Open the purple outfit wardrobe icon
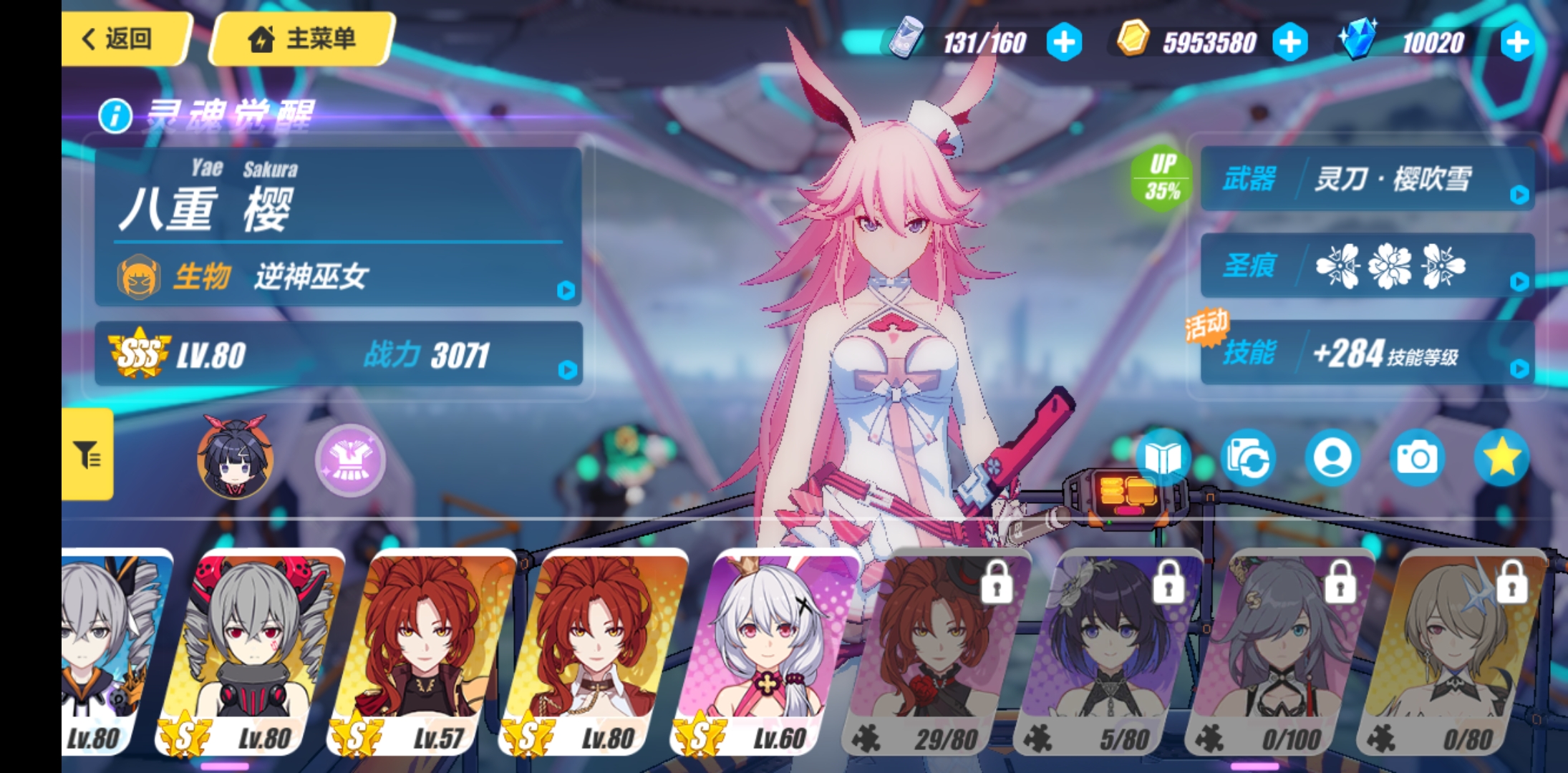Screen dimensions: 1568x773 [x=349, y=459]
